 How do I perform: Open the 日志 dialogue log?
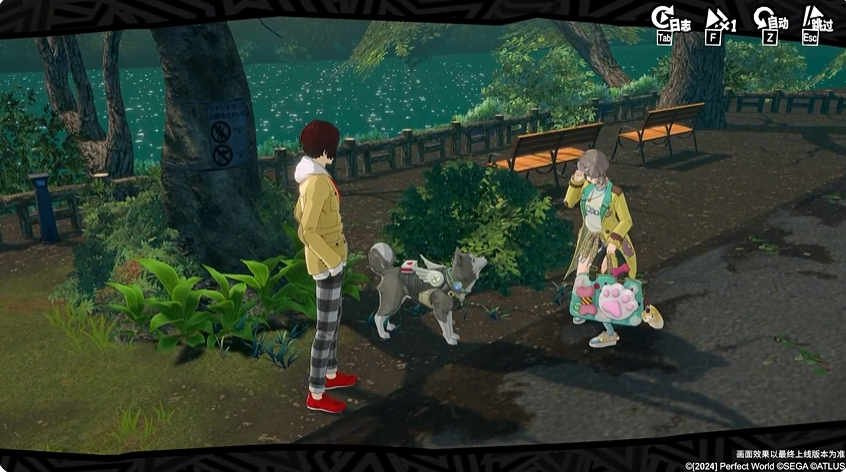pos(668,22)
